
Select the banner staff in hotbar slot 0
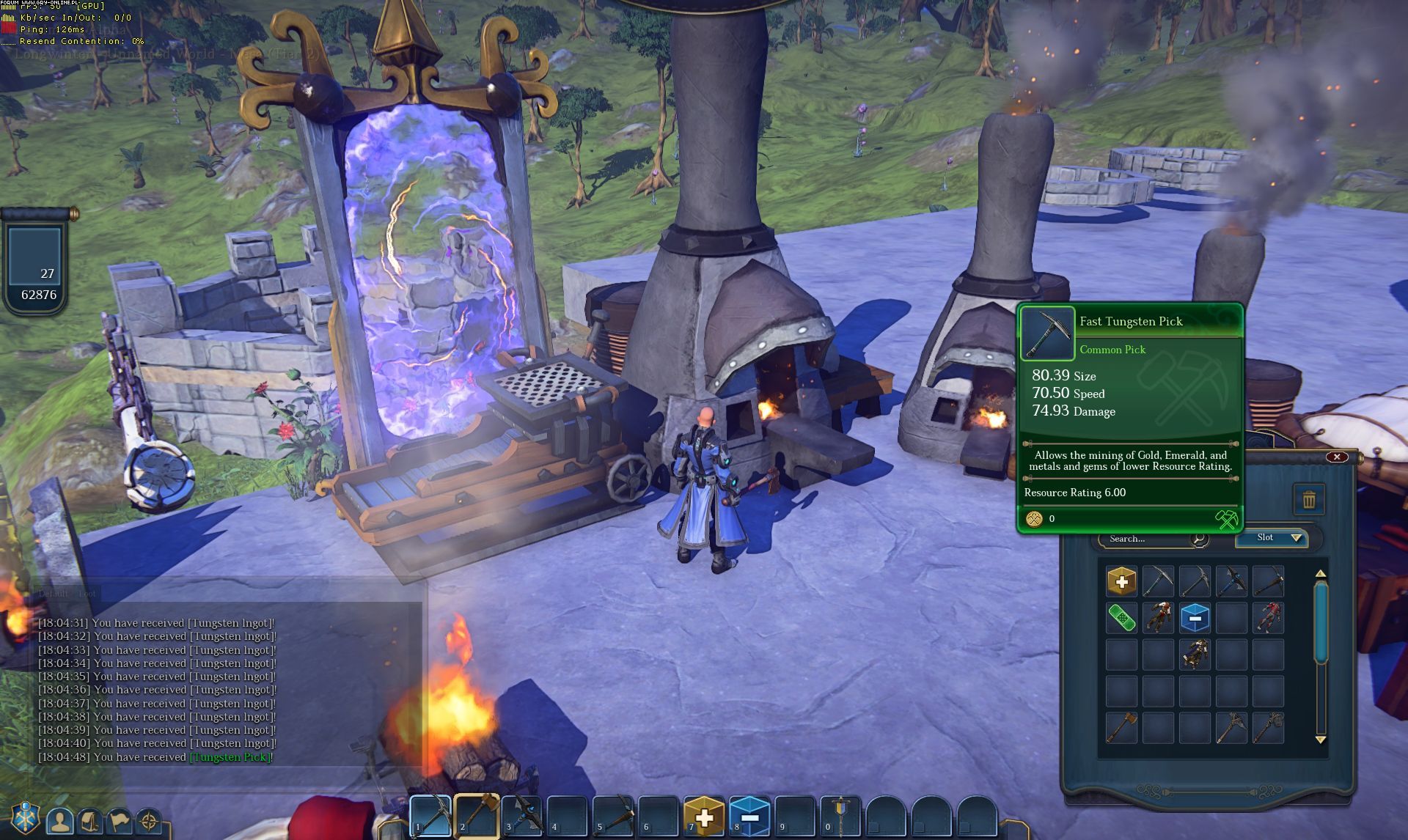coord(841,815)
